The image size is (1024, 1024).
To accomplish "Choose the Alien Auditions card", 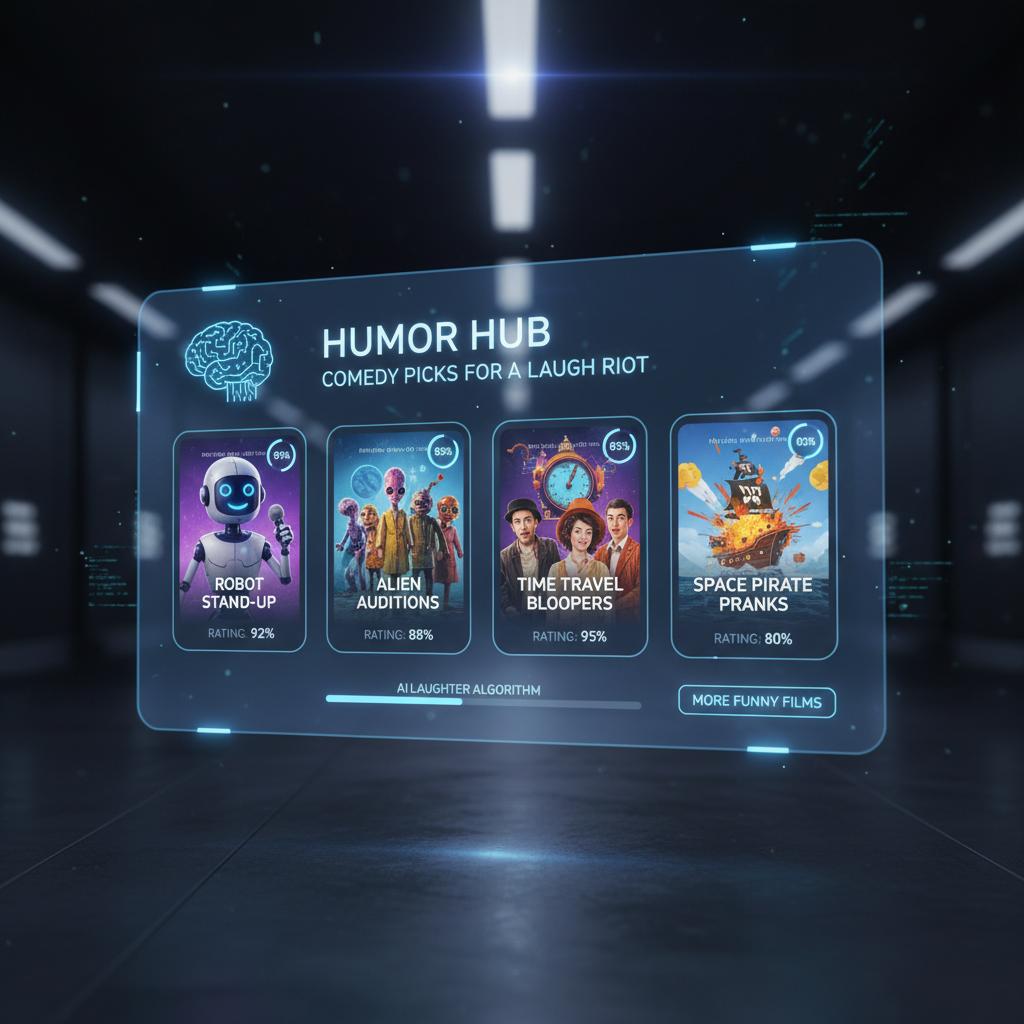I will [398, 538].
